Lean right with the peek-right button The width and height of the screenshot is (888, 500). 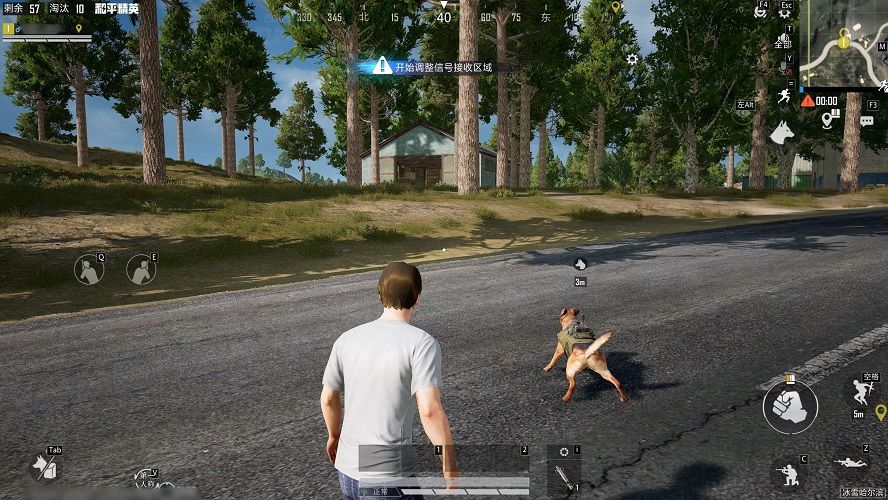pyautogui.click(x=141, y=268)
